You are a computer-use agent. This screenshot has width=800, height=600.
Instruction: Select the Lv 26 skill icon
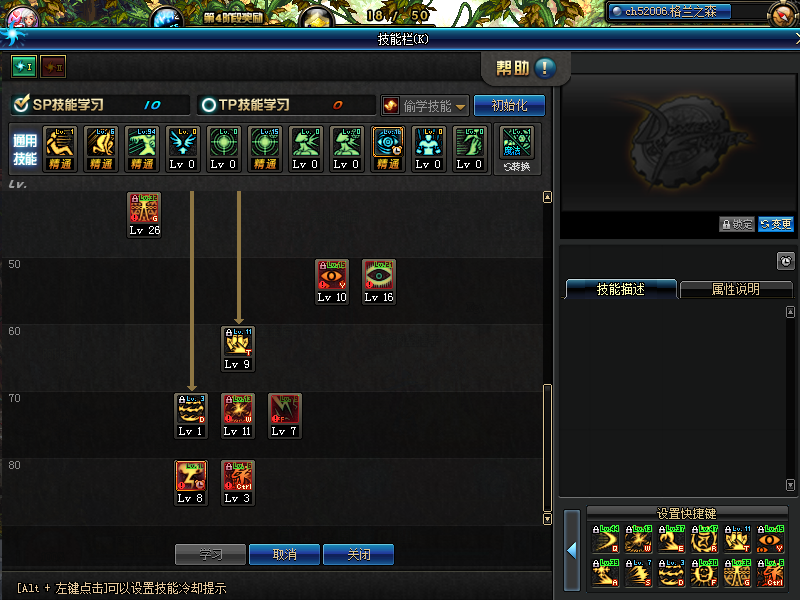click(x=144, y=209)
